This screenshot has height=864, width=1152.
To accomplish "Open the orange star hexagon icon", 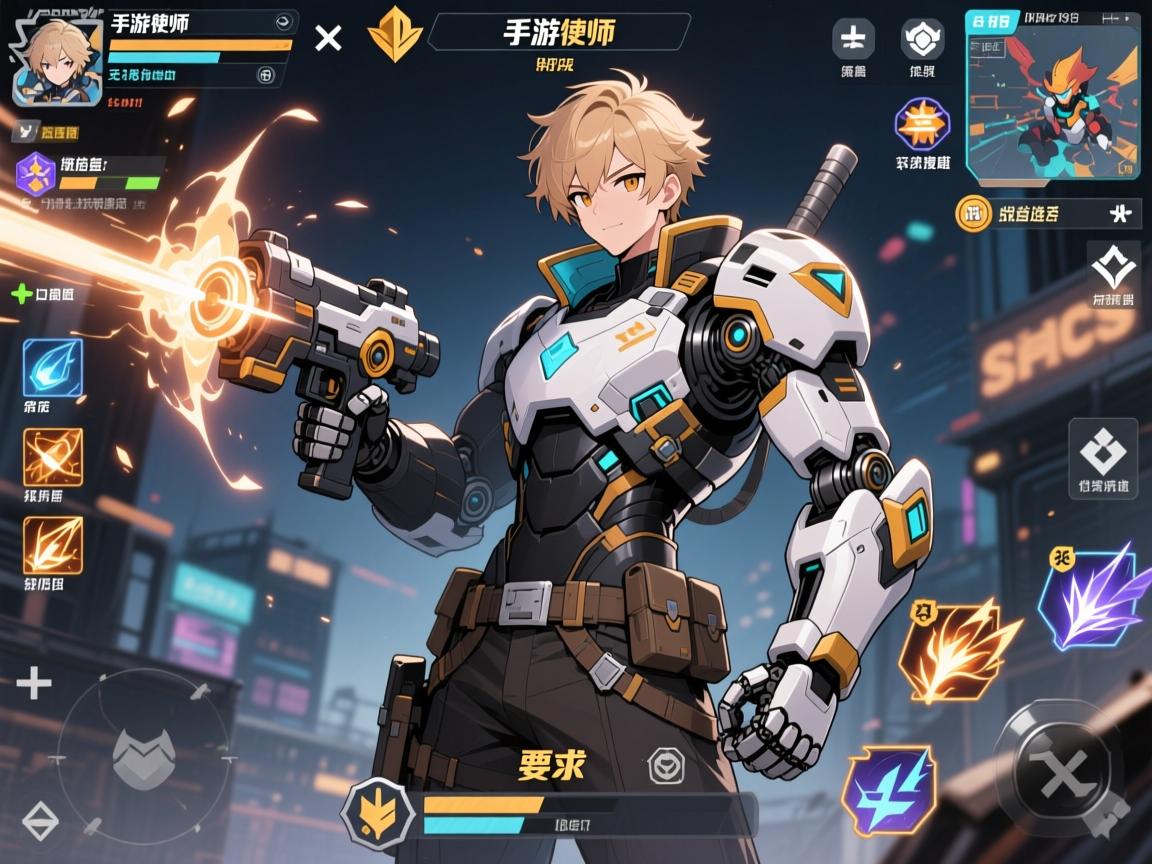I will coord(922,124).
